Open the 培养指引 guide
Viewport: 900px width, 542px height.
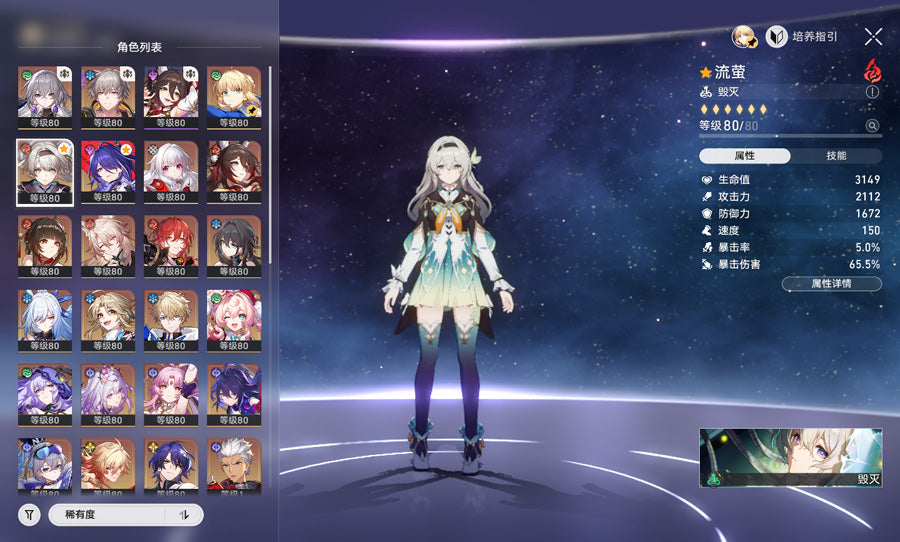803,37
